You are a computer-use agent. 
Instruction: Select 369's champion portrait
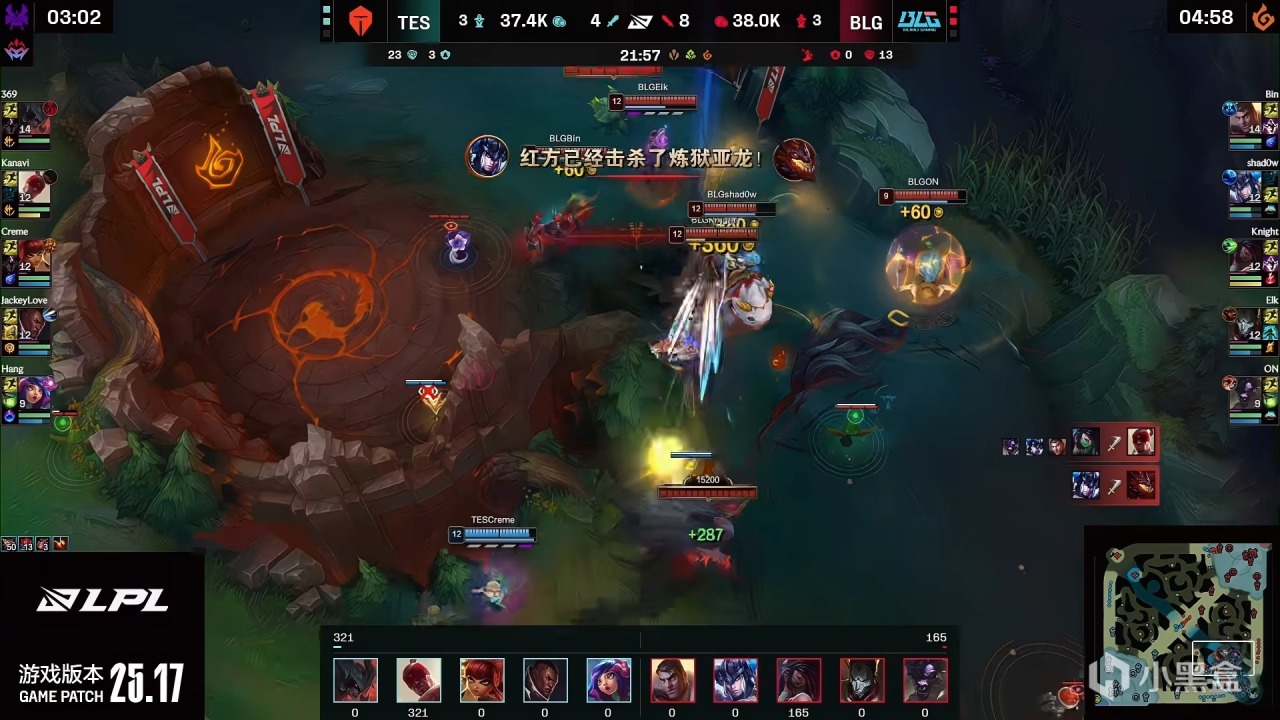click(35, 118)
